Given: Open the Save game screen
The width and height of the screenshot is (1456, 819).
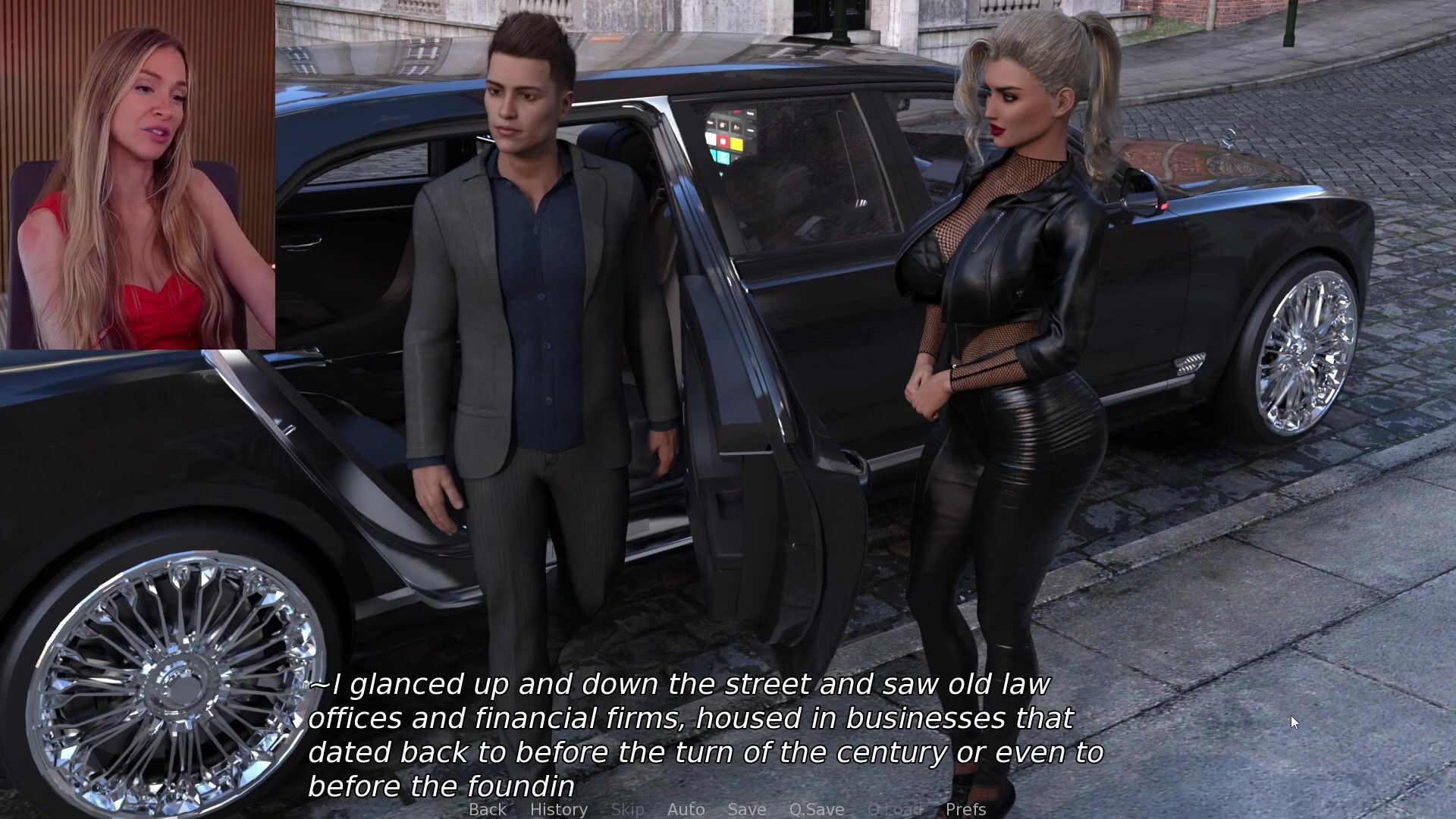Looking at the screenshot, I should 746,809.
